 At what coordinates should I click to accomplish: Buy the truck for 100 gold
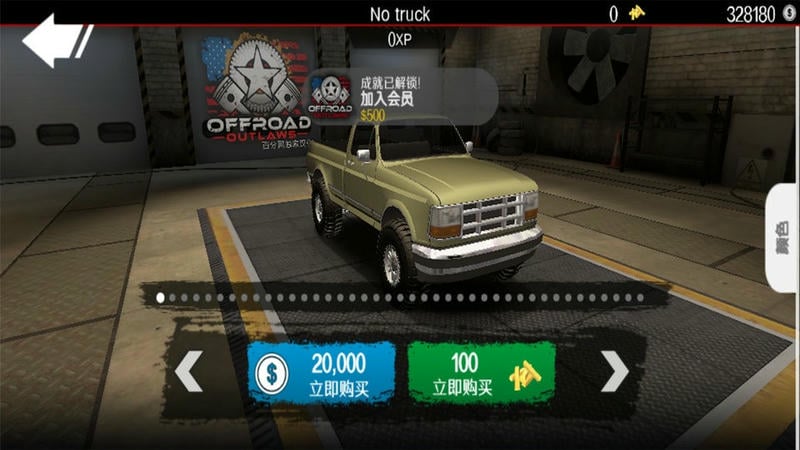481,372
